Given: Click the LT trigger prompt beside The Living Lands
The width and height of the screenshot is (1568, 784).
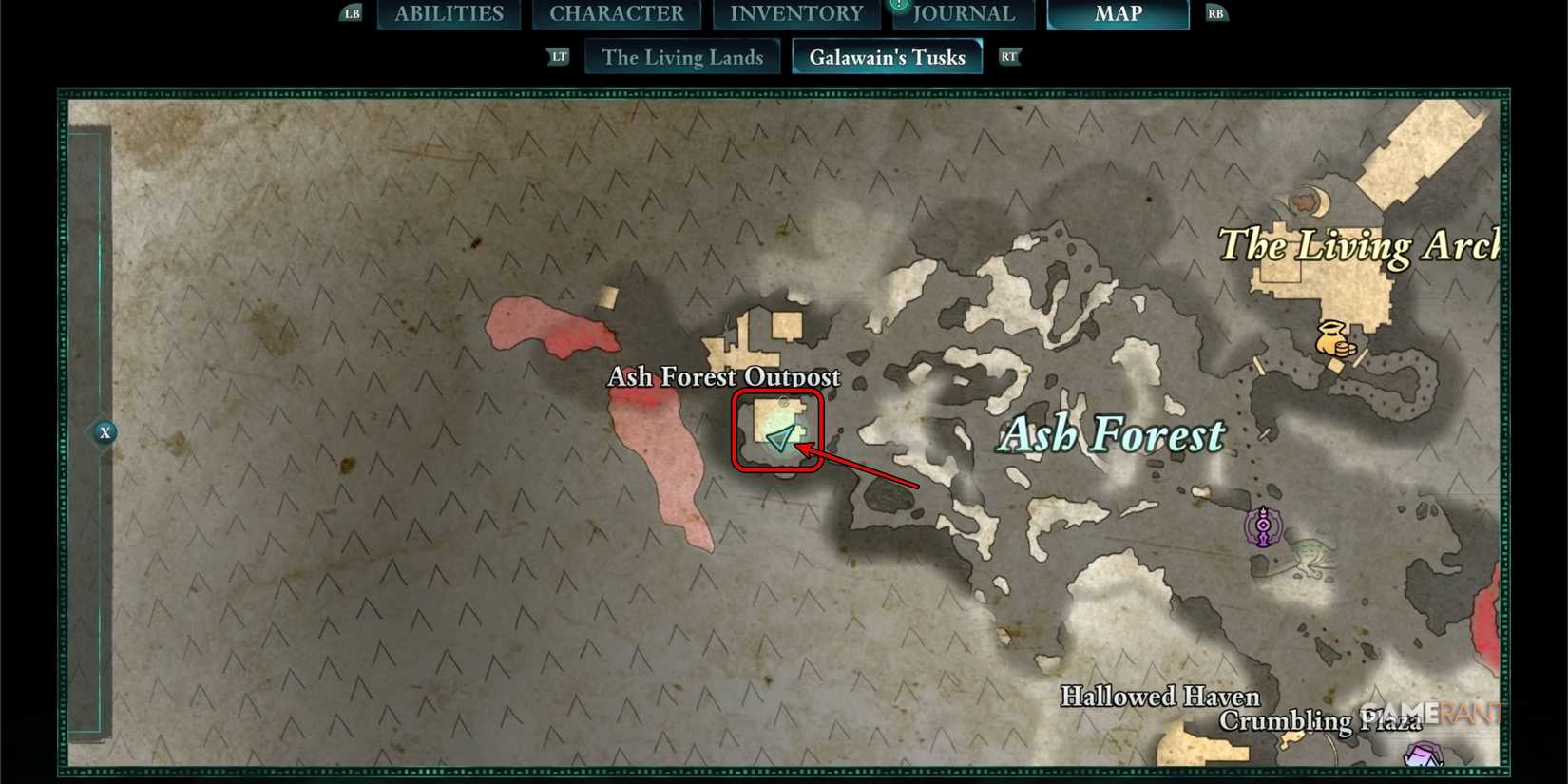Looking at the screenshot, I should pyautogui.click(x=558, y=56).
